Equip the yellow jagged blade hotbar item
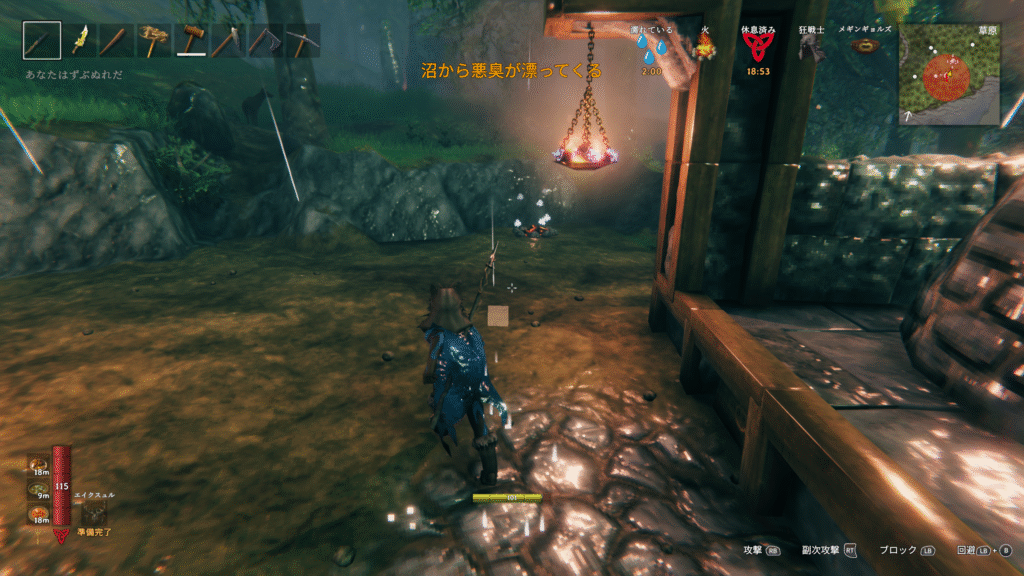 tap(79, 41)
